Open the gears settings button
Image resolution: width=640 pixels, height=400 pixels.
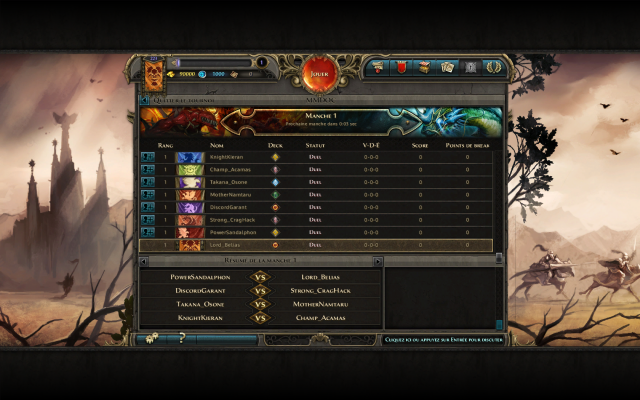point(151,339)
